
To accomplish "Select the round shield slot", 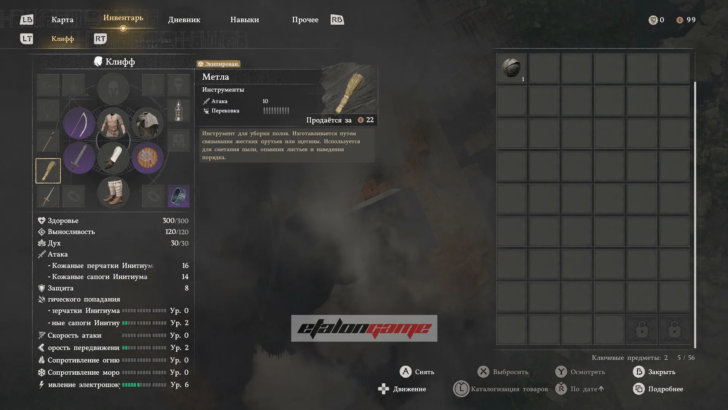I will click(148, 157).
